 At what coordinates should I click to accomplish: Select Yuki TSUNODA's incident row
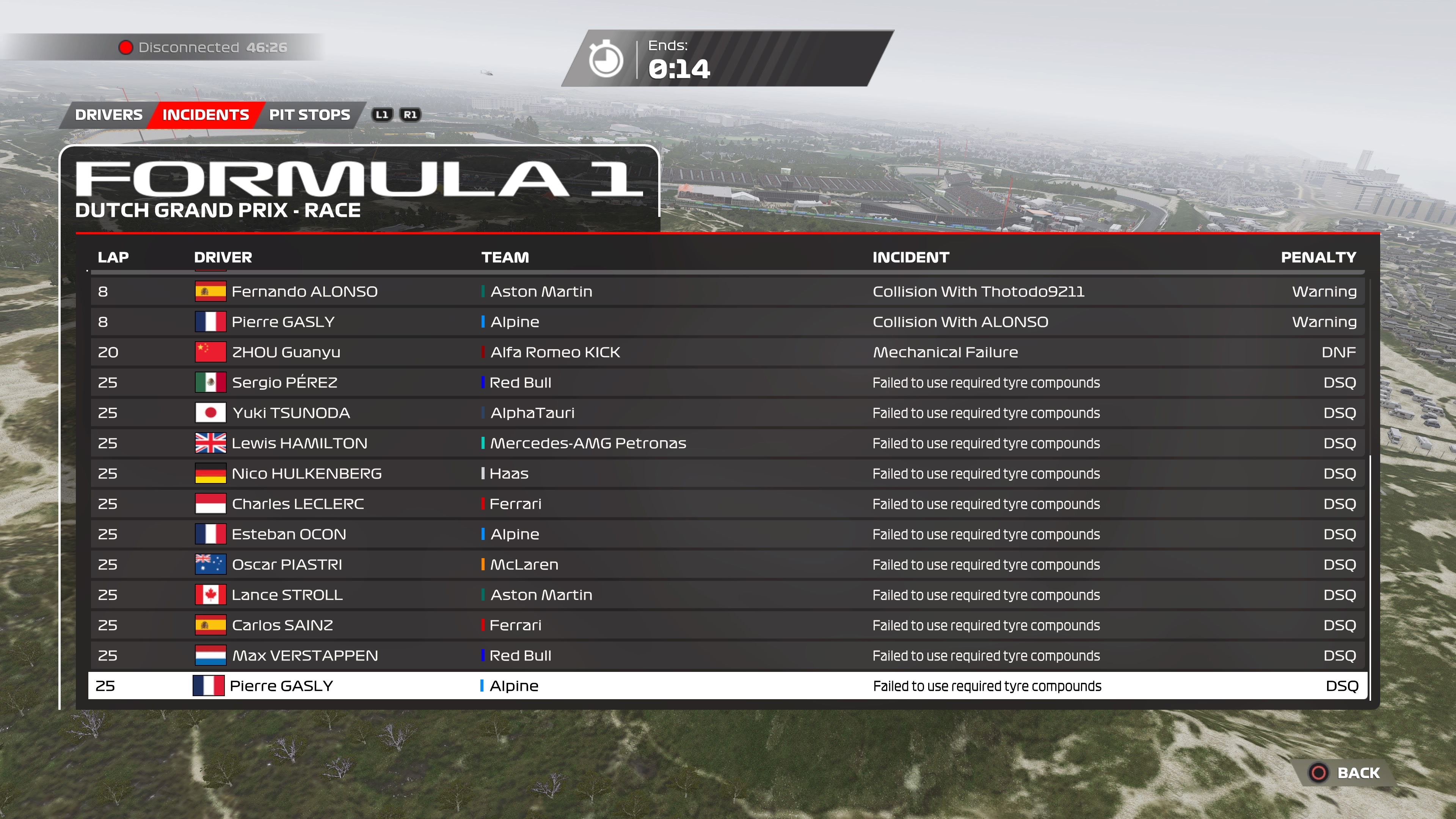click(x=727, y=413)
